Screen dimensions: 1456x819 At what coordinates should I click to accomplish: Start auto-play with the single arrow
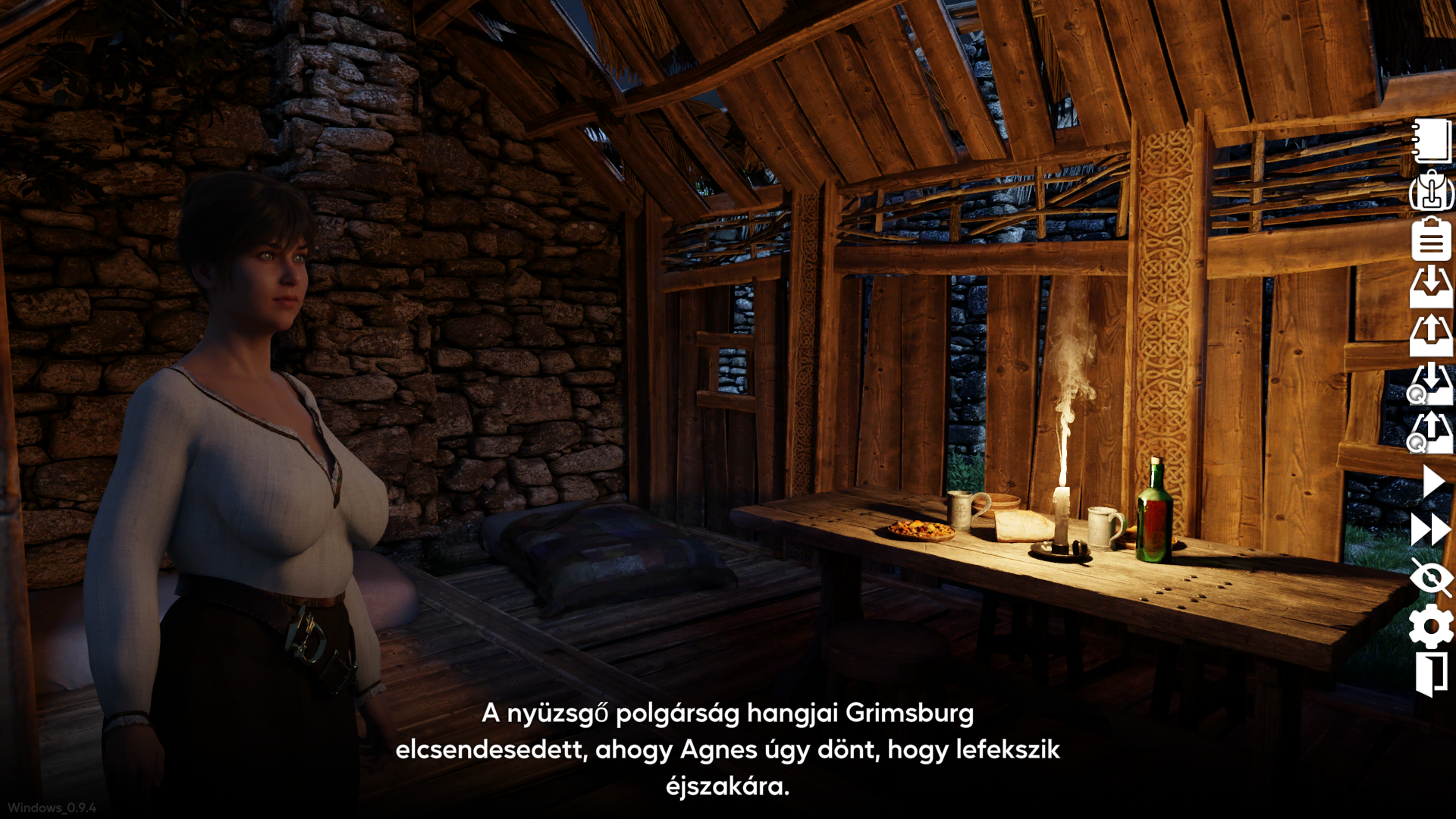(1433, 482)
